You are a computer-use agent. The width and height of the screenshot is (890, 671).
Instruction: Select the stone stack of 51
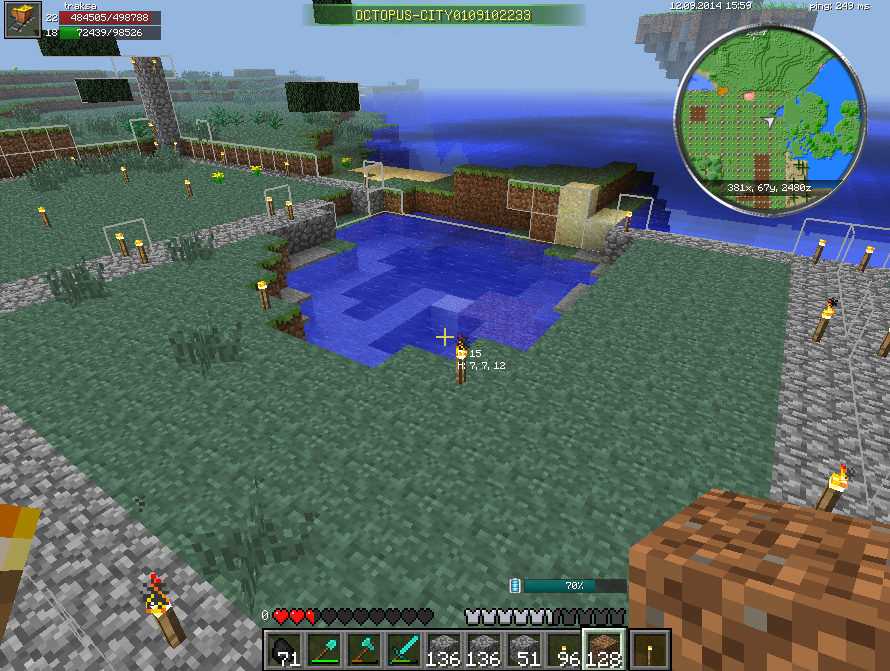(524, 649)
